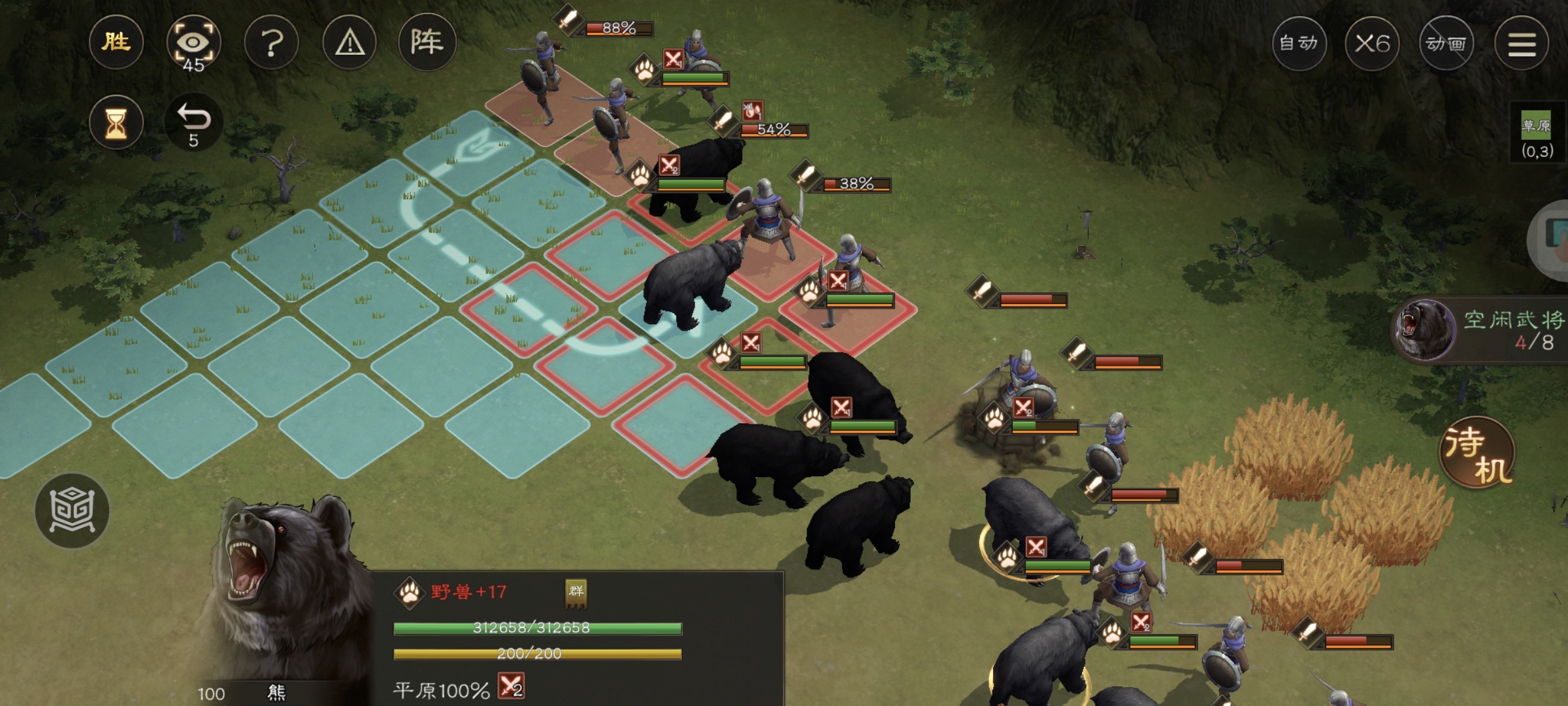Select the 空闲武将 idle generals panel
The width and height of the screenshot is (1568, 706).
point(1483,330)
